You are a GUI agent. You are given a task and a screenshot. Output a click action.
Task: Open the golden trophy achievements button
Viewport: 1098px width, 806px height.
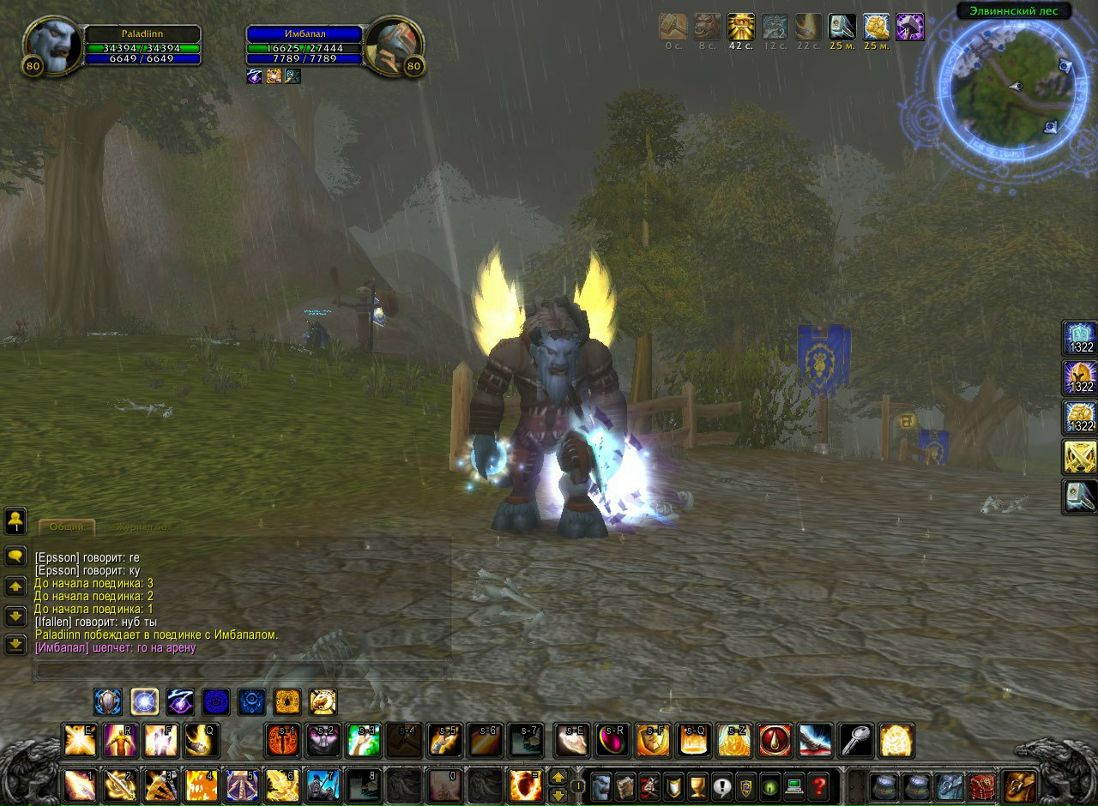pyautogui.click(x=698, y=785)
